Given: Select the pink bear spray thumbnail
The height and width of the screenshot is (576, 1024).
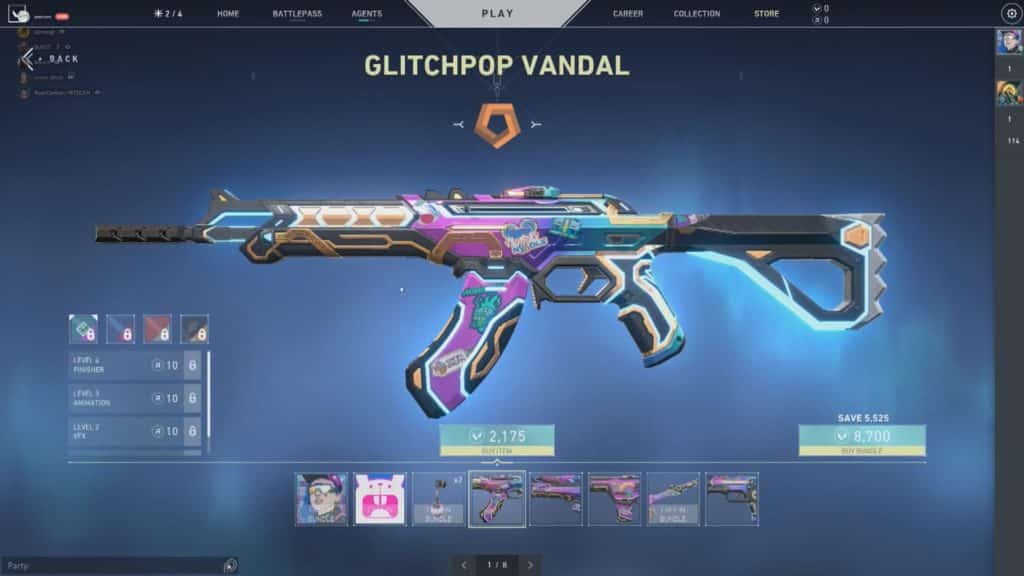Looking at the screenshot, I should click(380, 499).
